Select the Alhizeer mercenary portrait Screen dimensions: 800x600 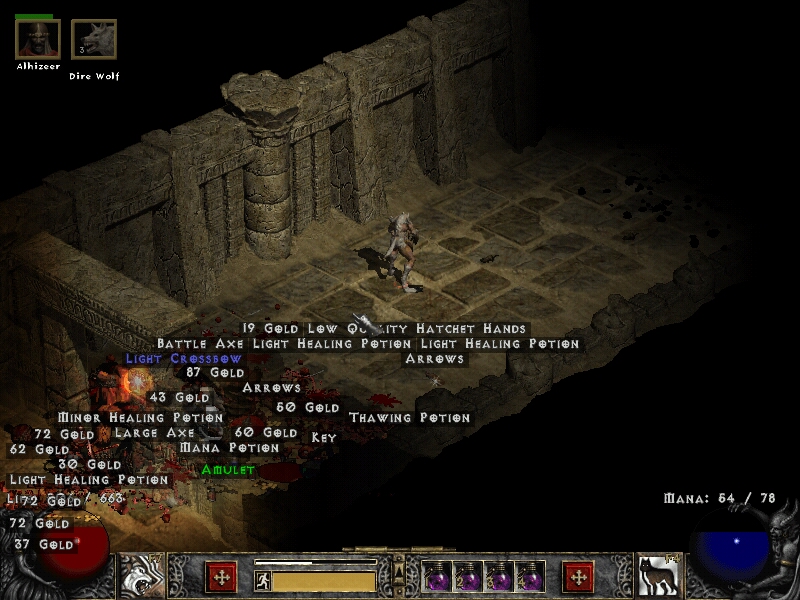tap(38, 39)
